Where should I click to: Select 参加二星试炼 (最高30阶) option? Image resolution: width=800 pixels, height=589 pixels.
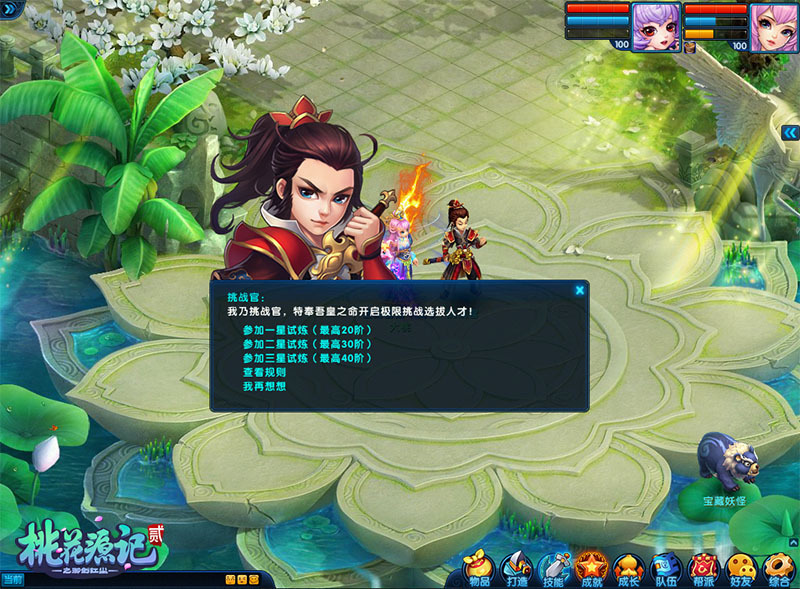click(x=308, y=344)
